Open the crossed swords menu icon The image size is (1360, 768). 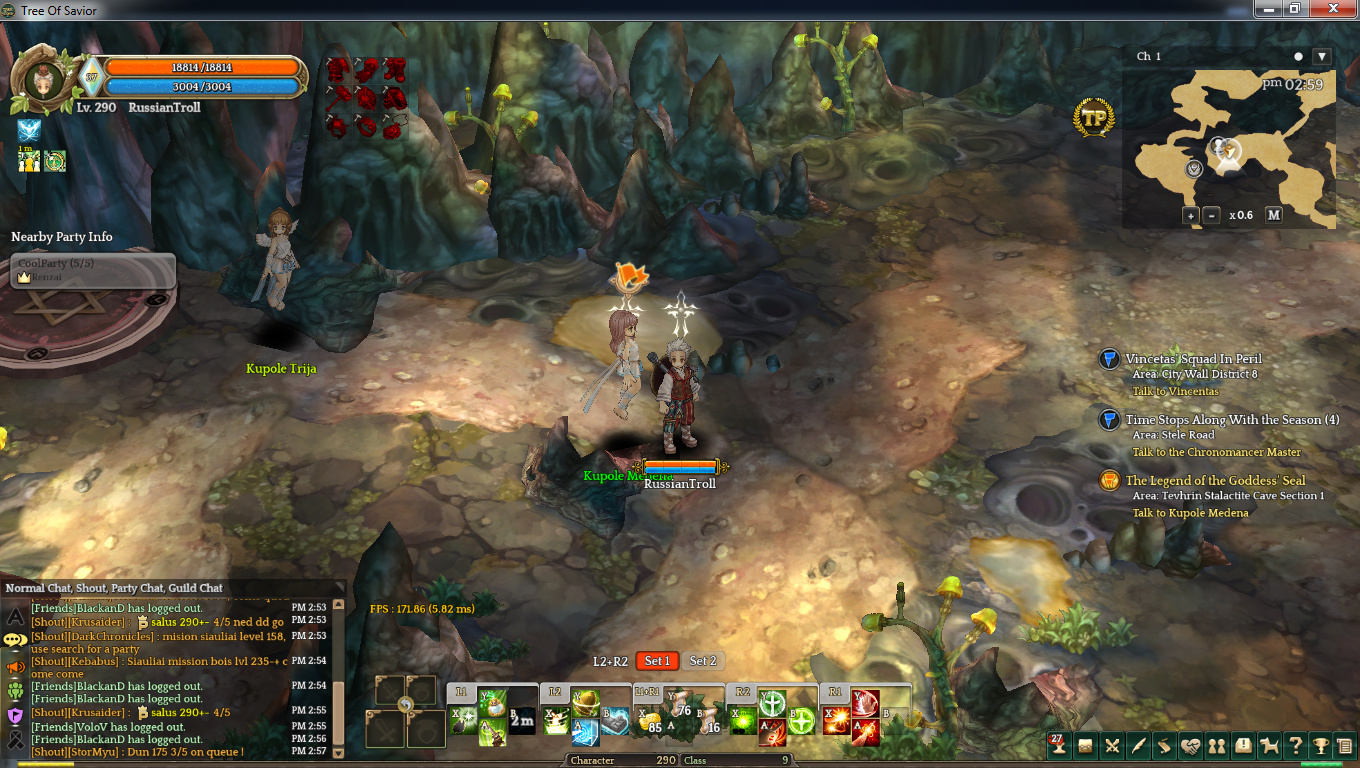(x=1111, y=746)
